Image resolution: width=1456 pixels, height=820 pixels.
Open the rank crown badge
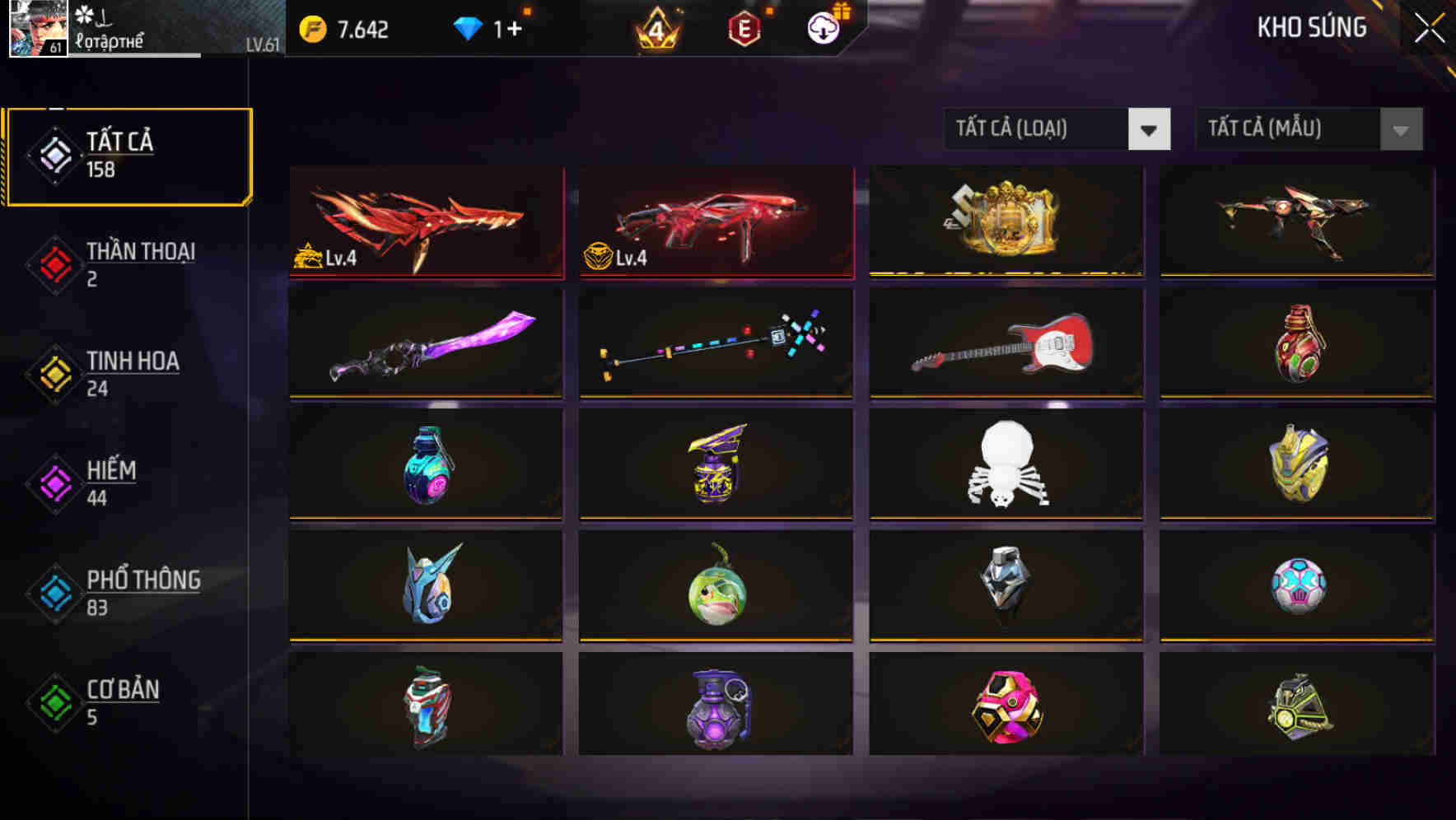(x=655, y=30)
